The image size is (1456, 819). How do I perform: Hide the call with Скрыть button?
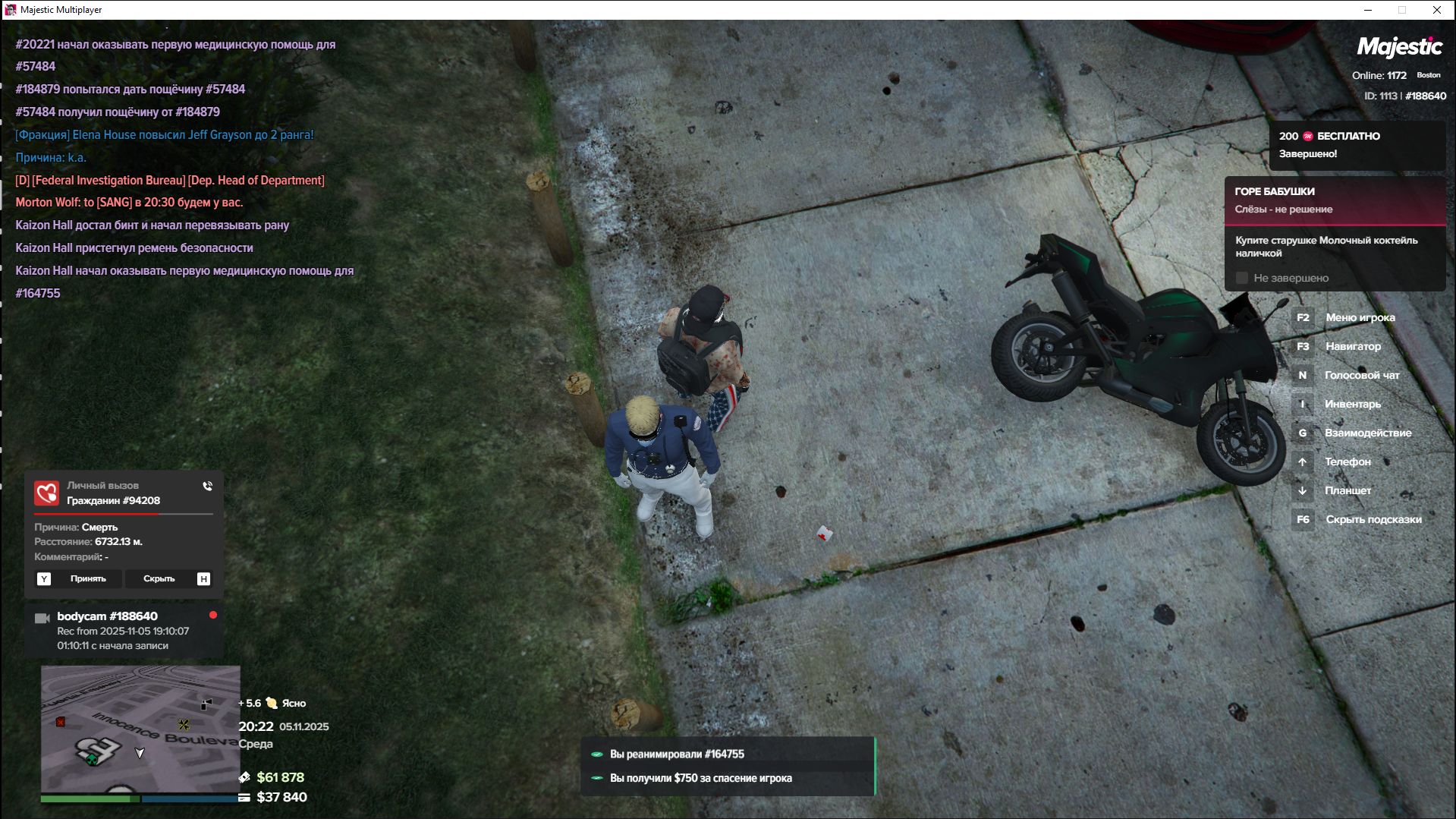[159, 579]
